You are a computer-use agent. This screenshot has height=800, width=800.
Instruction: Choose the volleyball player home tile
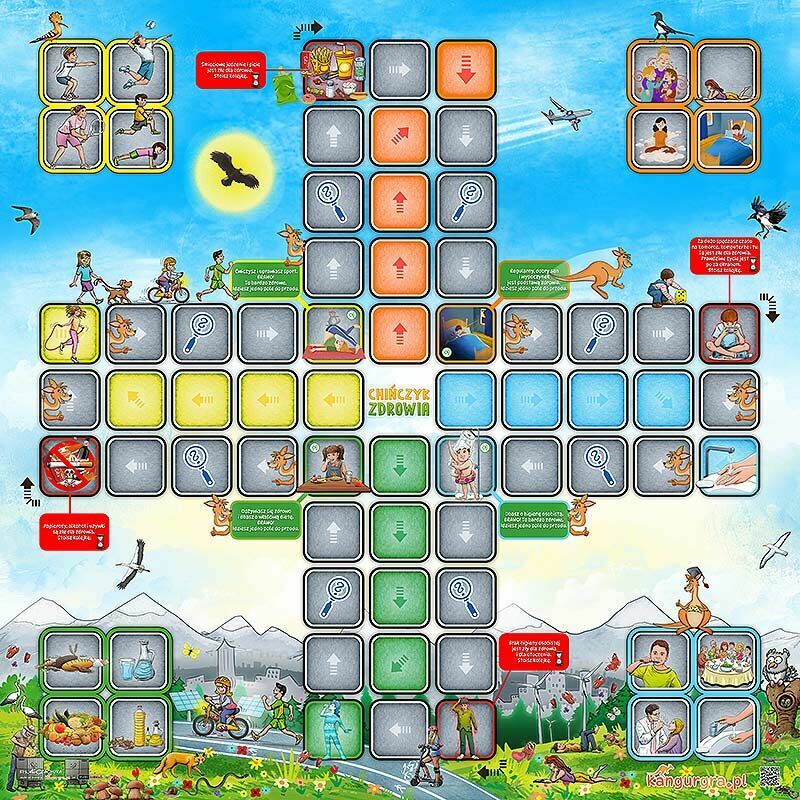[137, 70]
